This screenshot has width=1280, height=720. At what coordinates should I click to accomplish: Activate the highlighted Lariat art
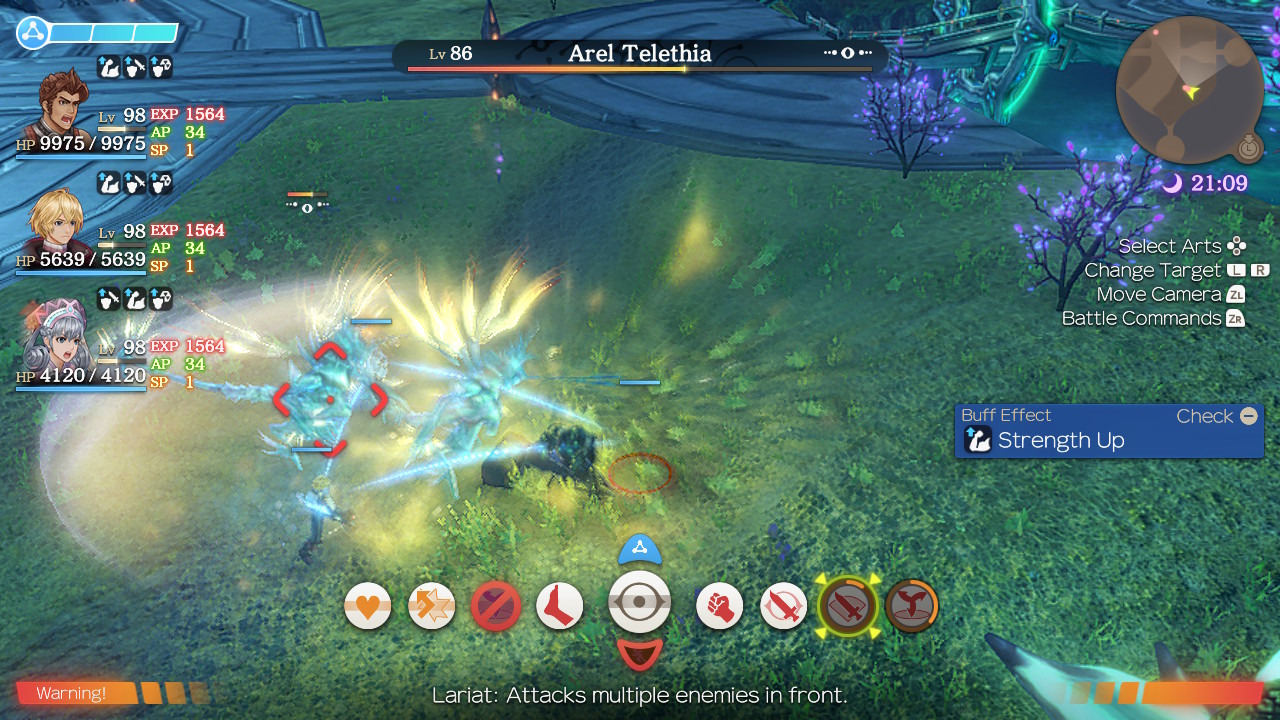tap(847, 605)
